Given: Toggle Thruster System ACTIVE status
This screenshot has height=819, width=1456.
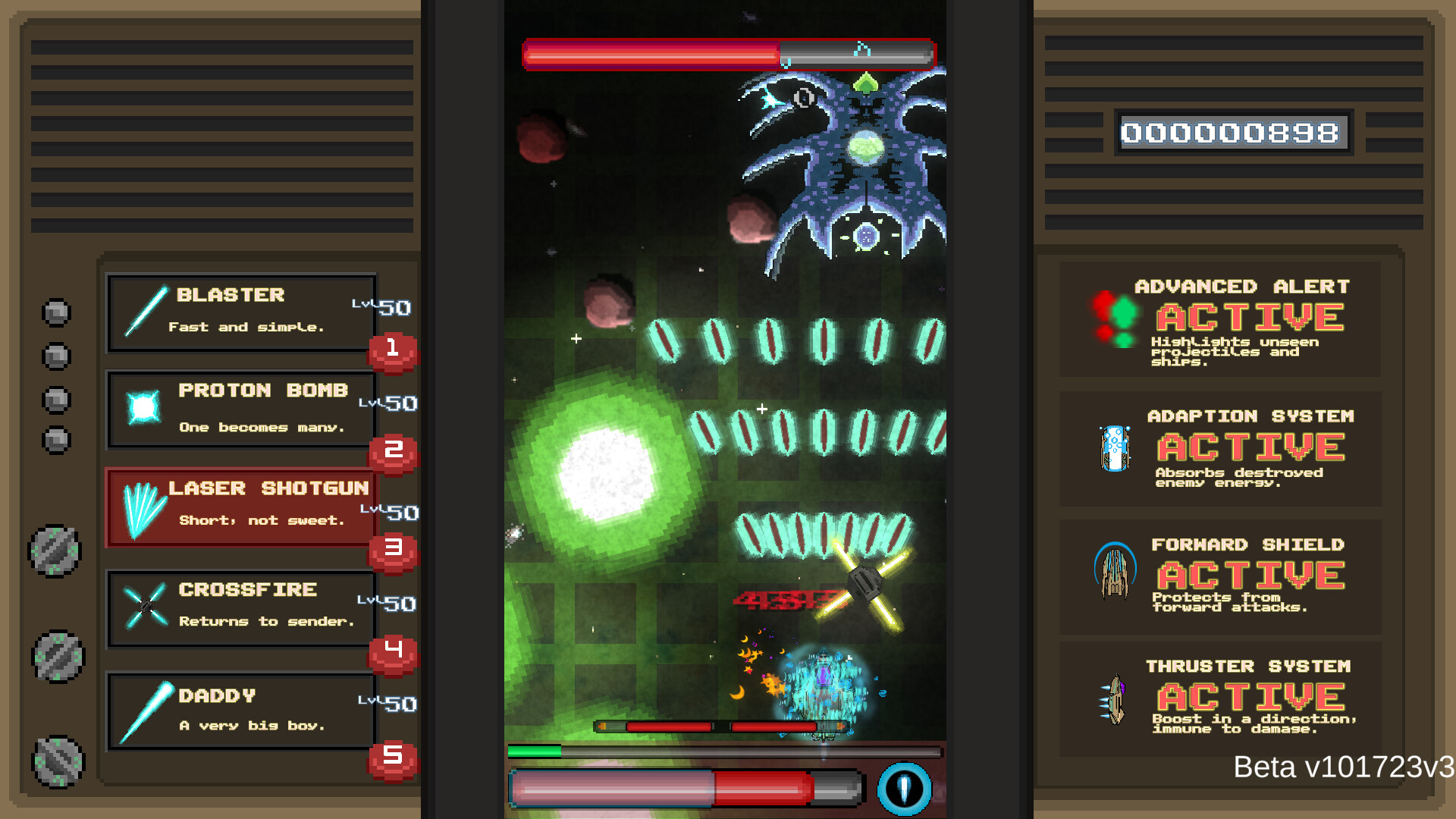Looking at the screenshot, I should click(1250, 695).
